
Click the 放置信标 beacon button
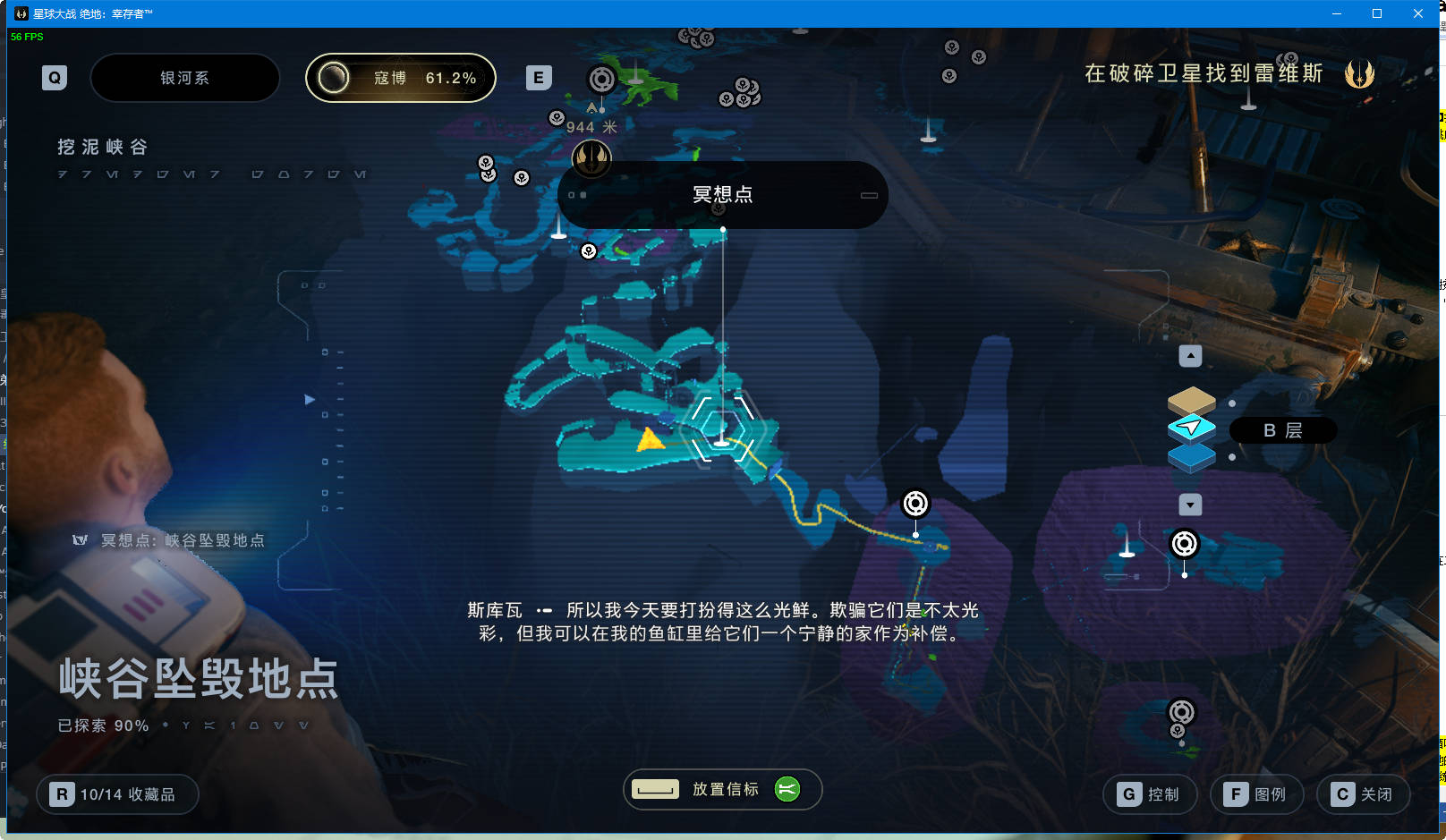(x=722, y=789)
